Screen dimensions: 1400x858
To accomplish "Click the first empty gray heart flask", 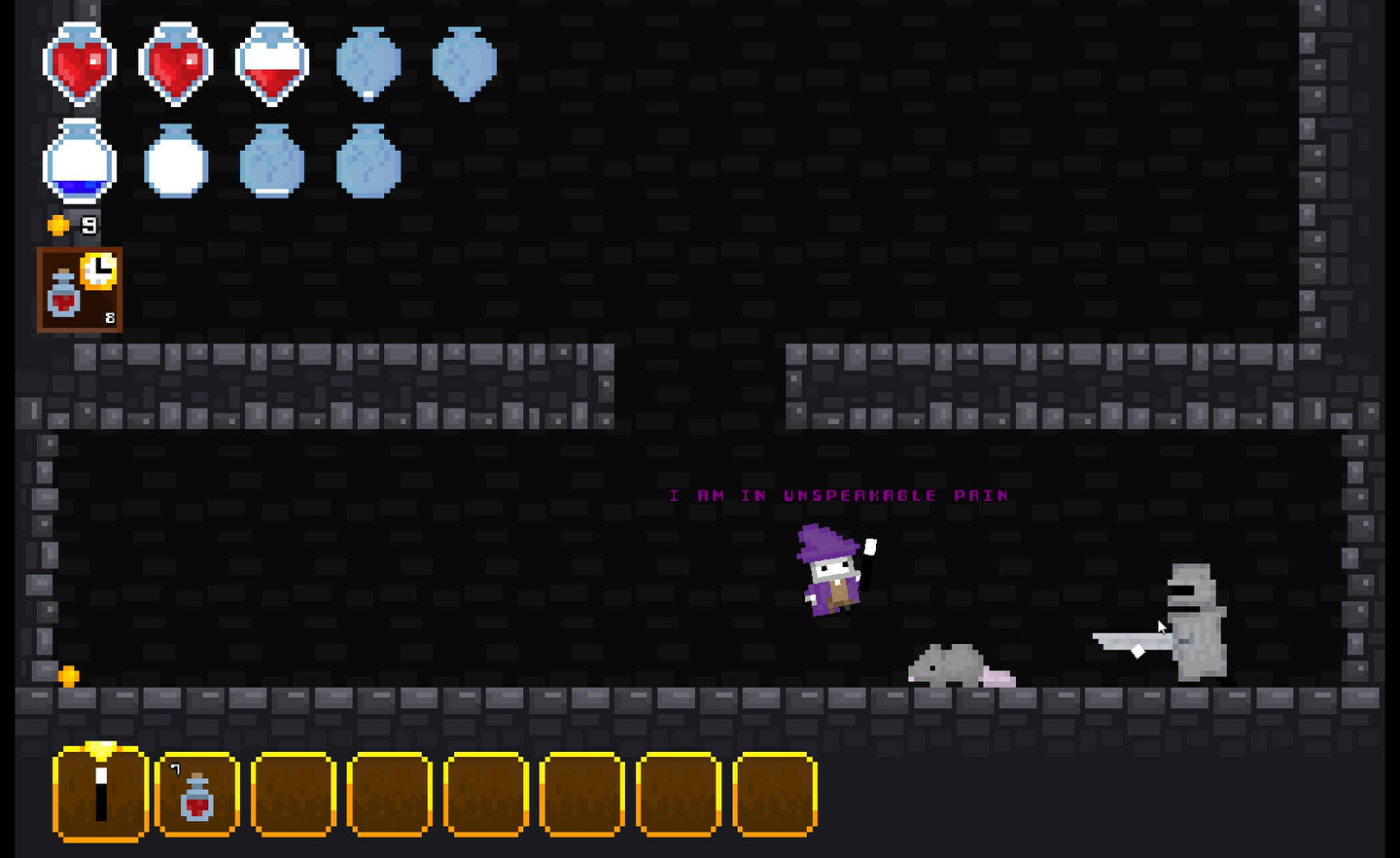I will (x=369, y=62).
